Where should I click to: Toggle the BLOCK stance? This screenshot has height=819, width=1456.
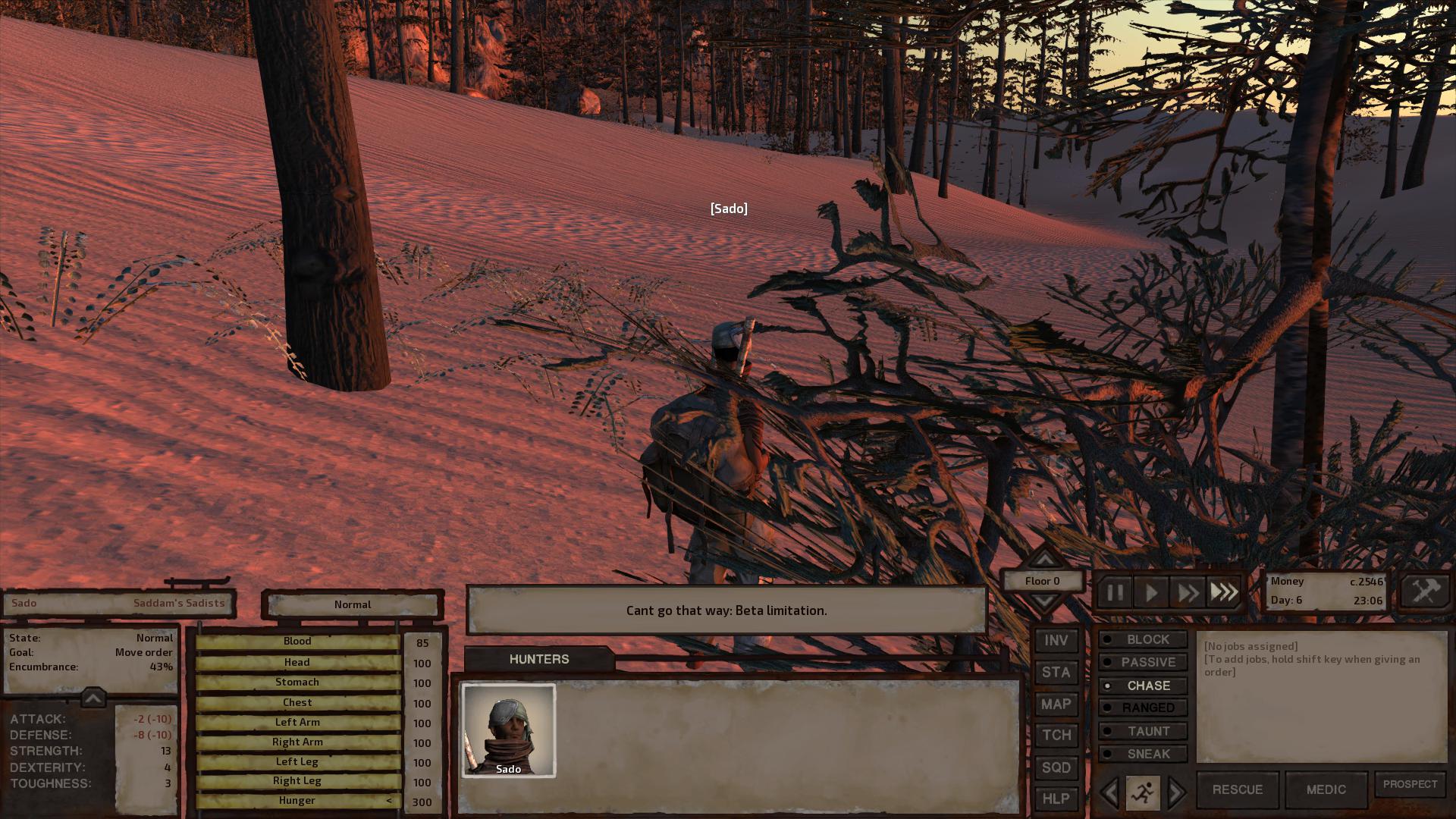1143,640
